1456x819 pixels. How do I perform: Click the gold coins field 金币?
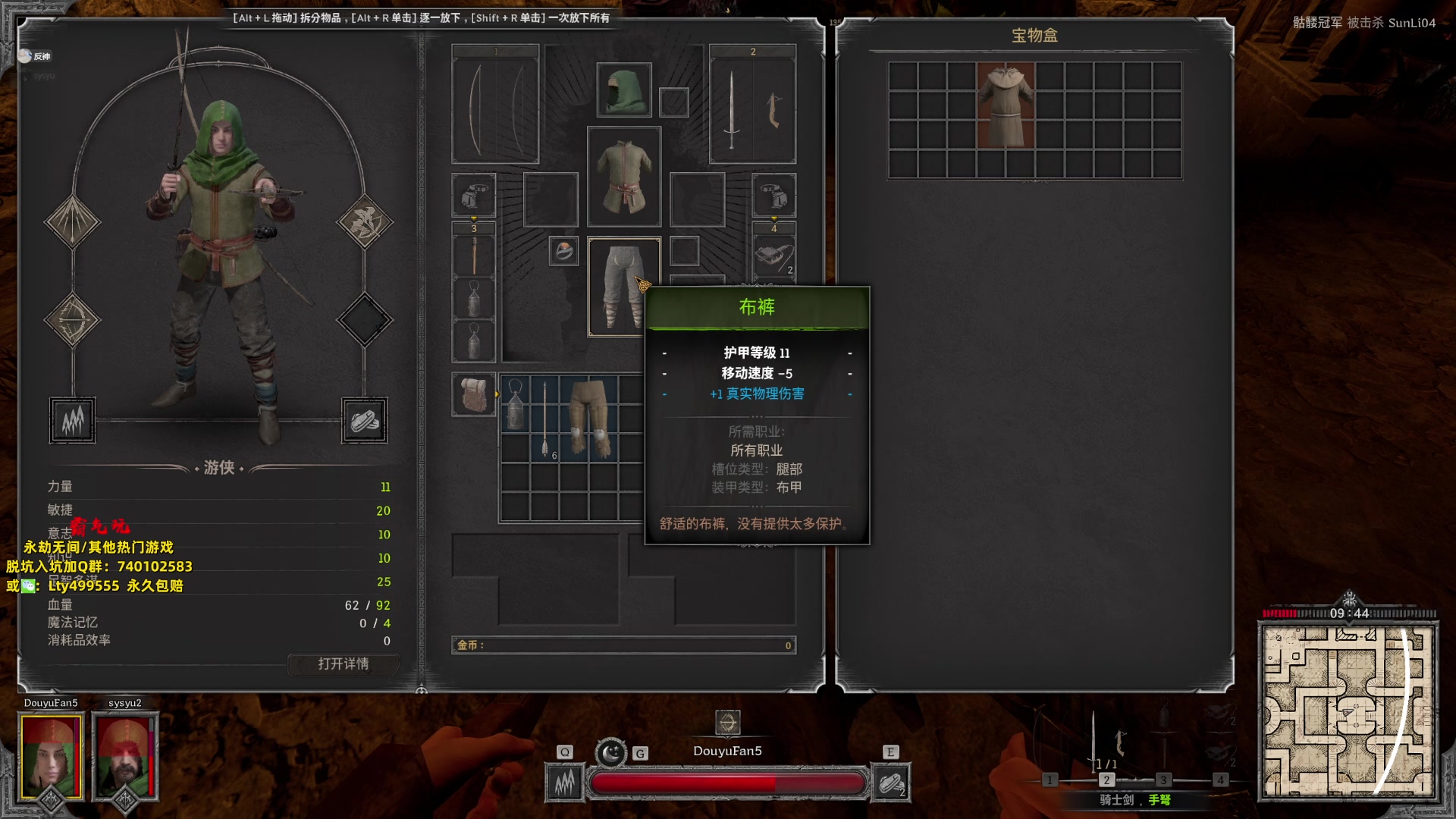pos(623,645)
